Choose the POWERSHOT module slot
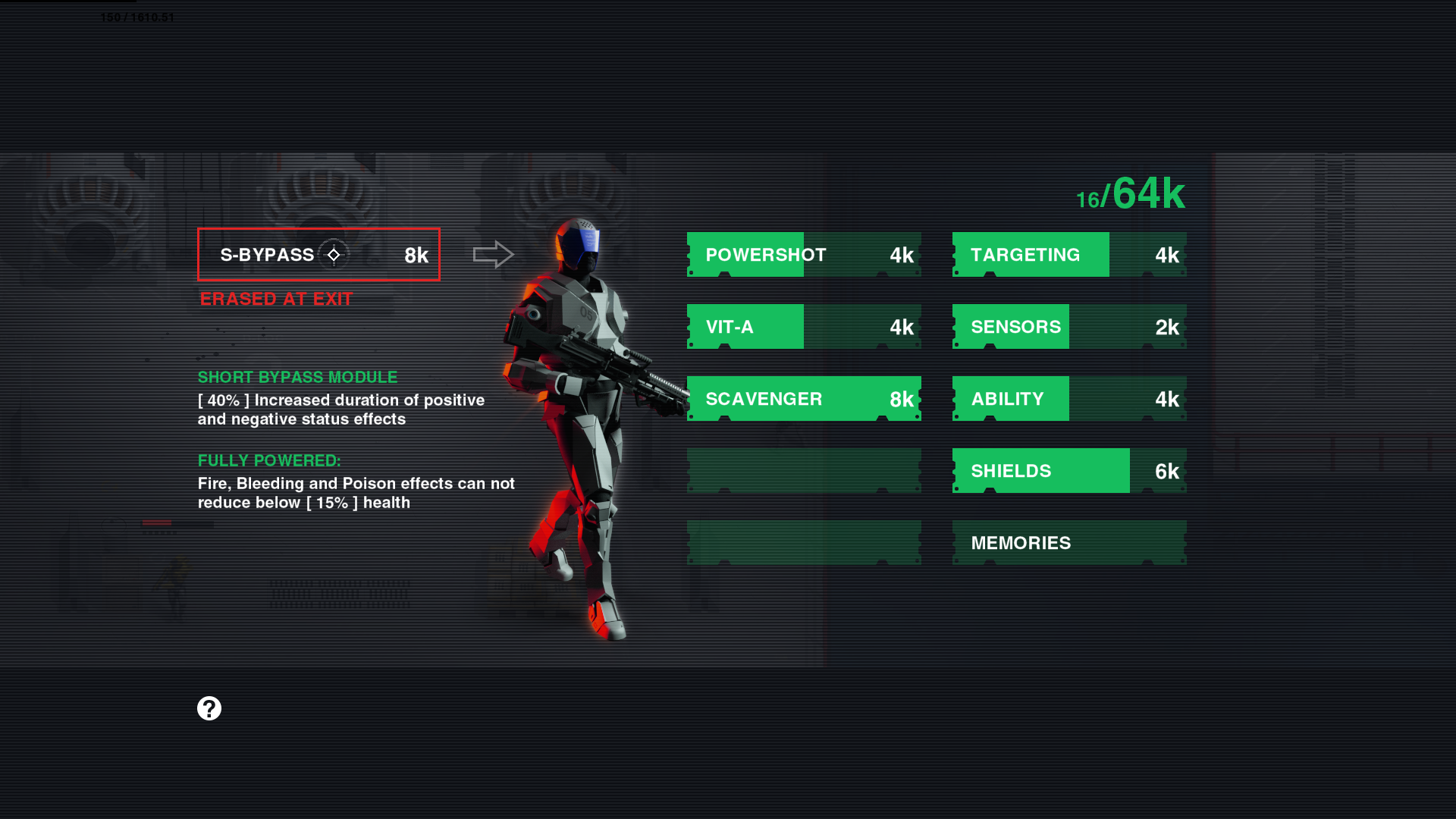 click(804, 255)
